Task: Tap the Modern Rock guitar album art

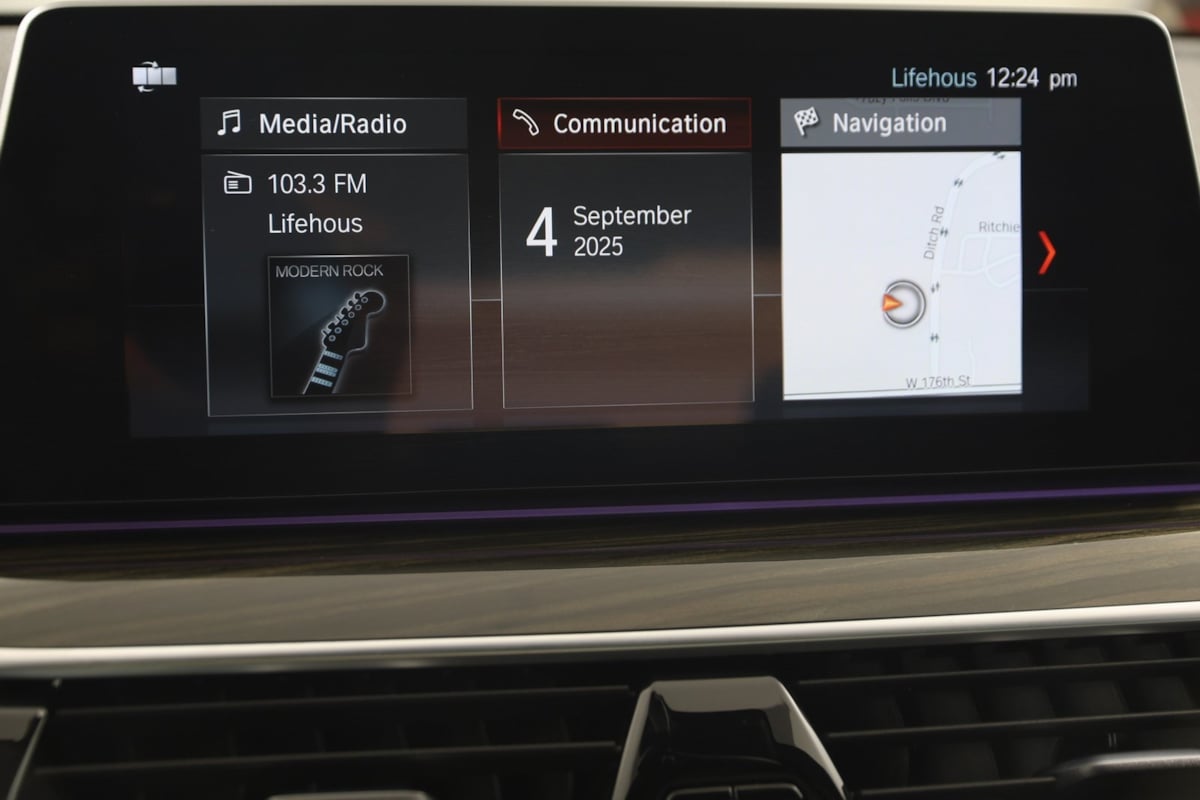Action: coord(340,325)
